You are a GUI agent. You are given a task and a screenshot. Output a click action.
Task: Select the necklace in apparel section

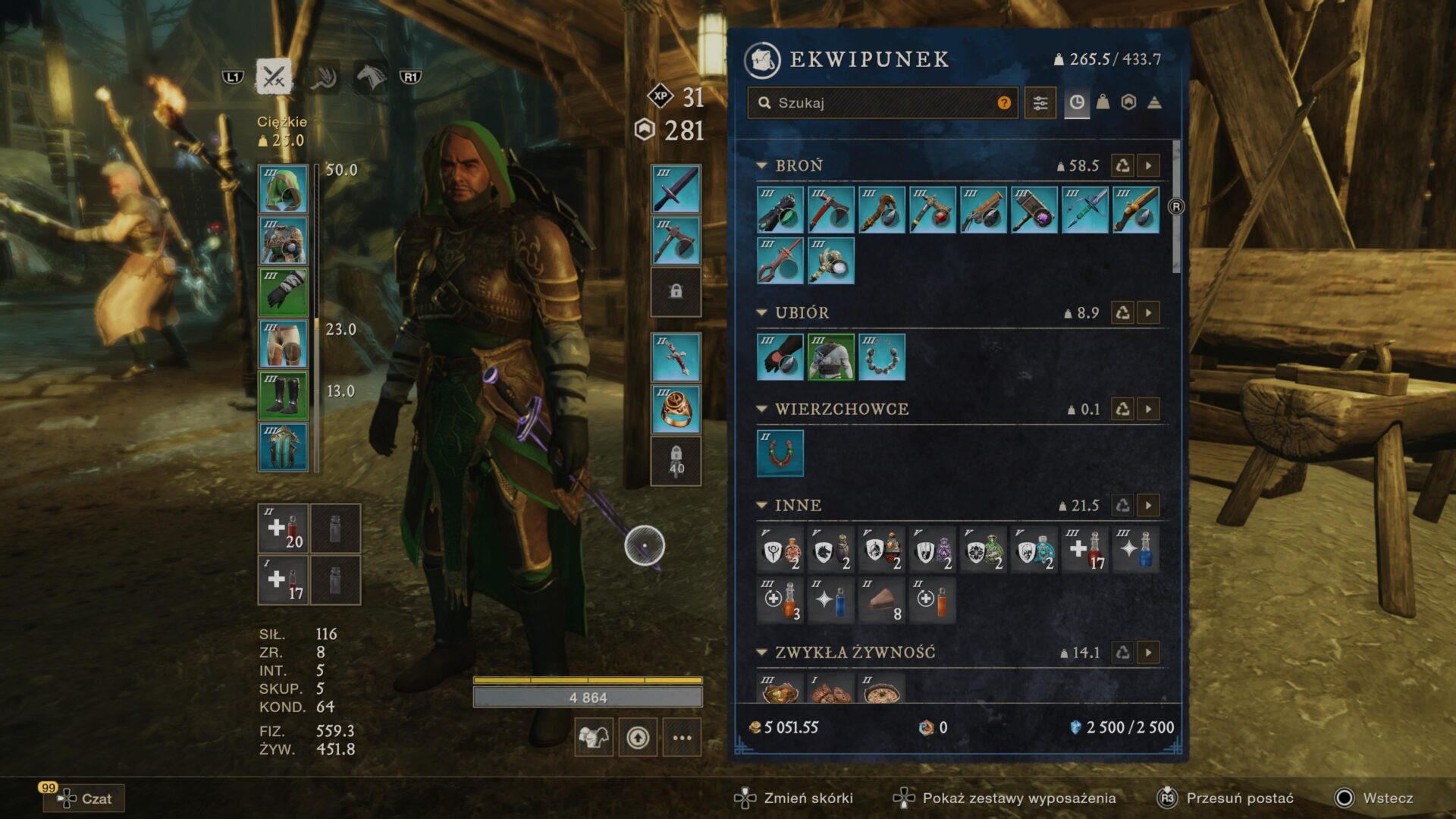881,357
